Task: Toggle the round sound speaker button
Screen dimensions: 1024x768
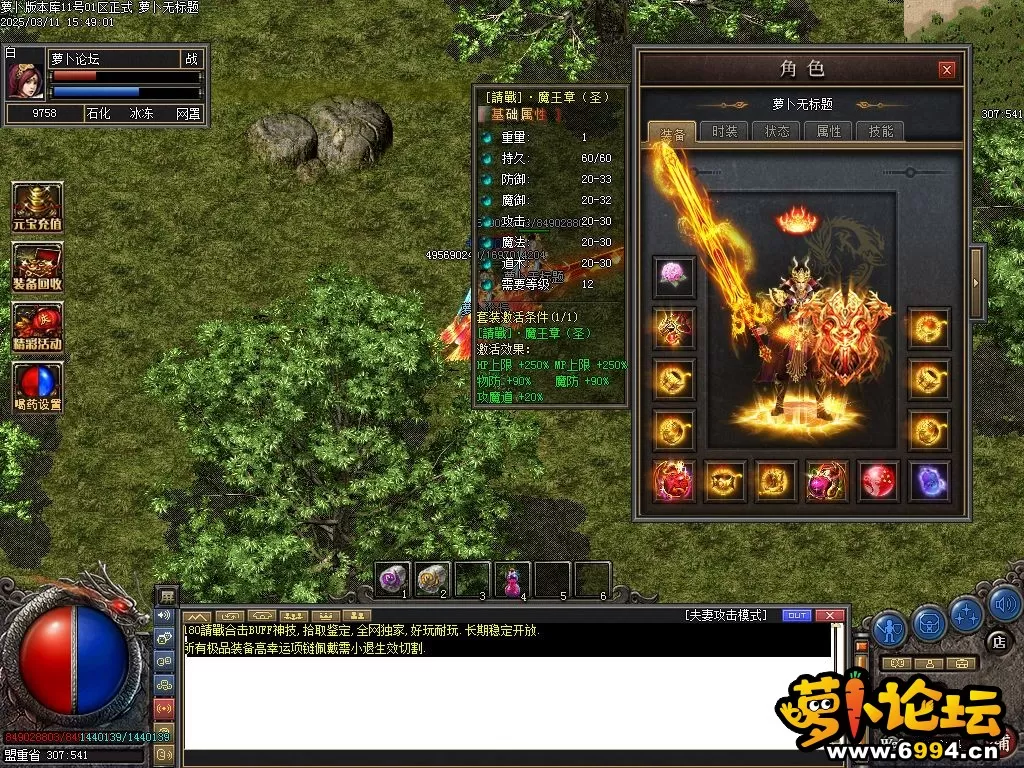Action: (1004, 603)
